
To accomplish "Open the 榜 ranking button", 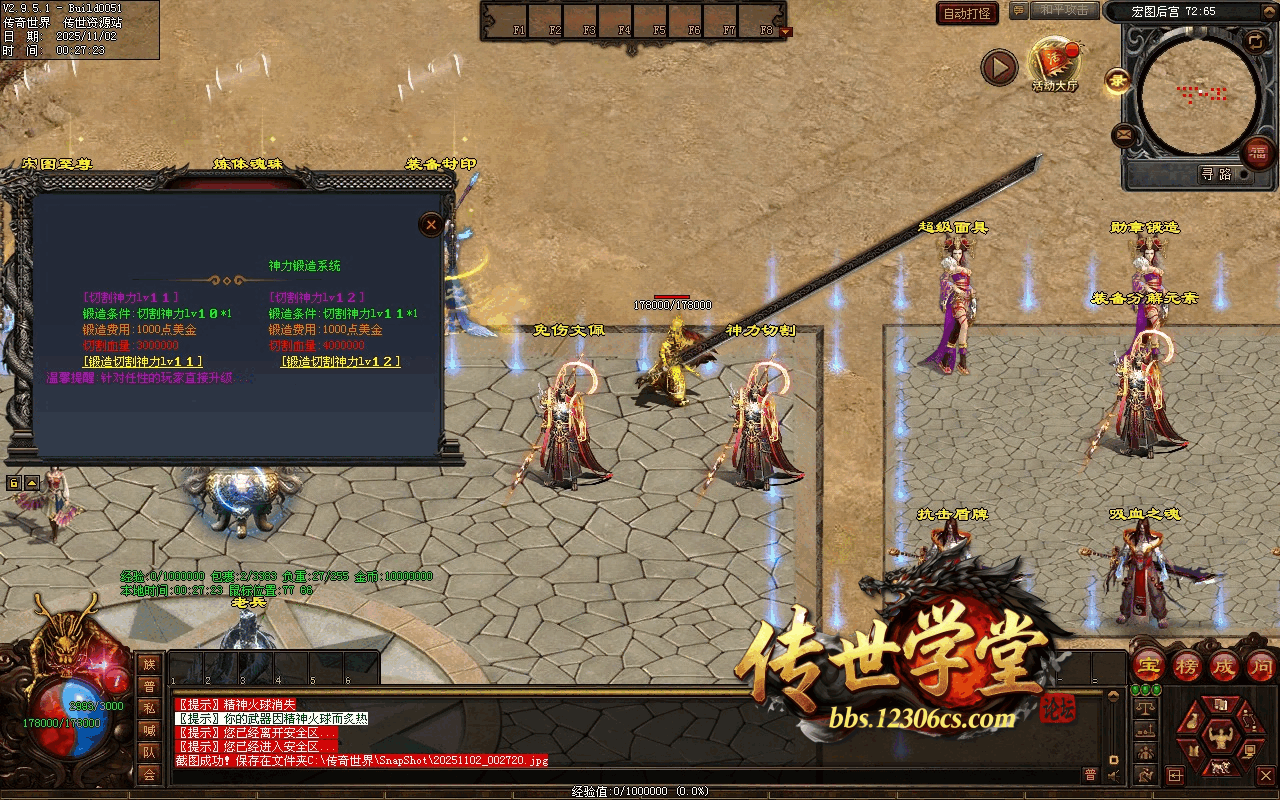I will coord(1187,666).
